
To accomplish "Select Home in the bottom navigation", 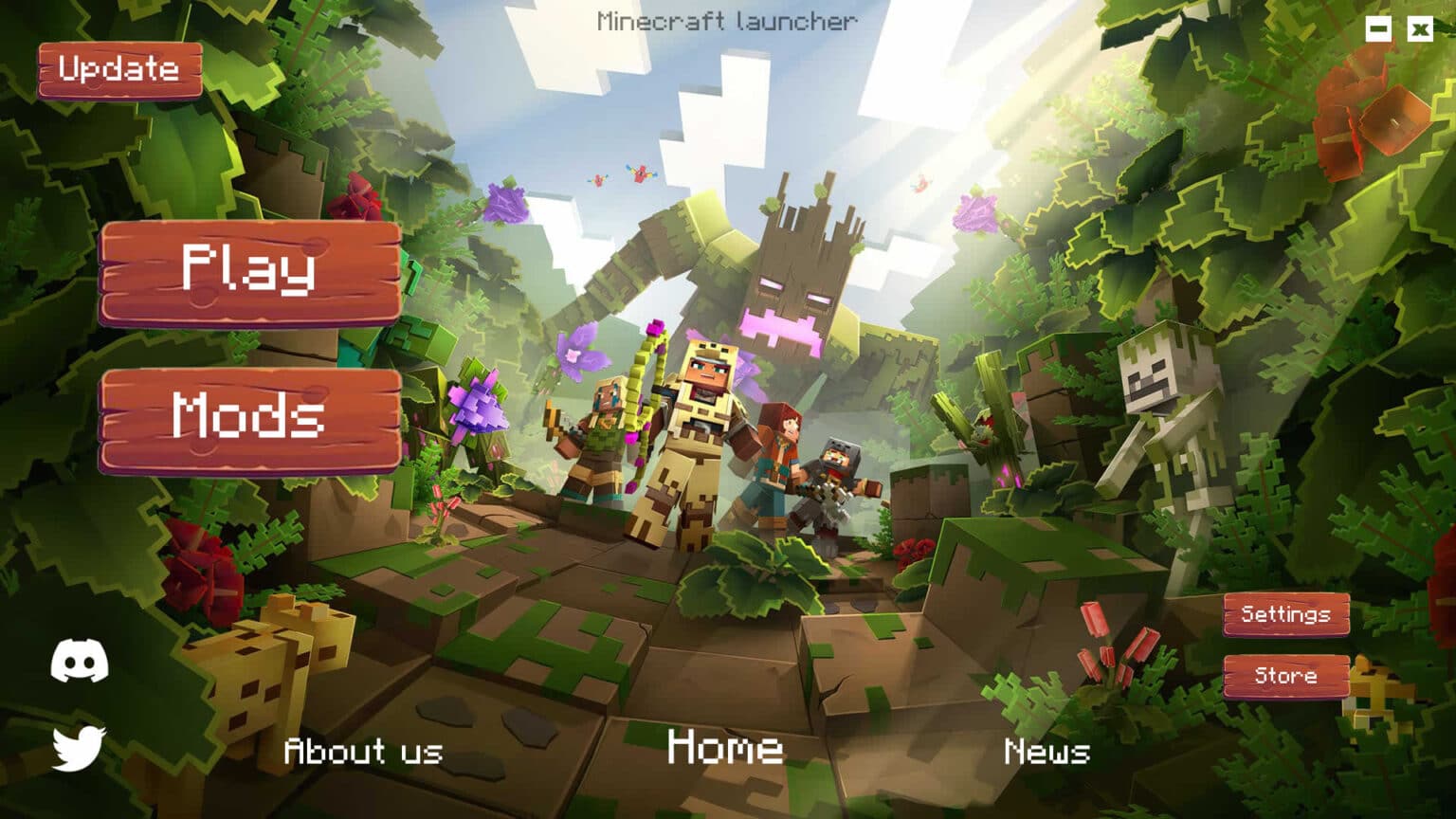I will click(723, 751).
